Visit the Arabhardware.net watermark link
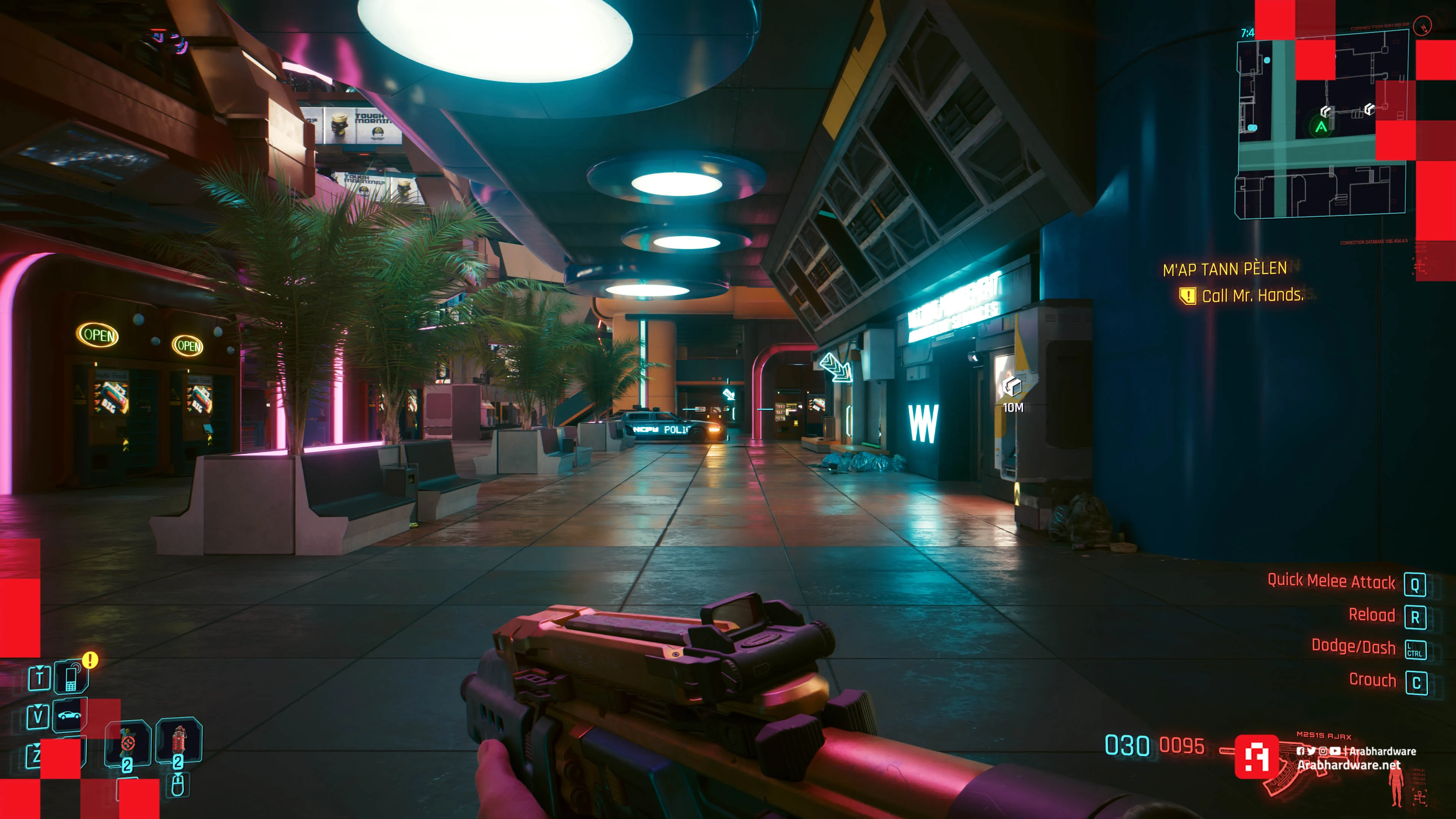The image size is (1456, 819). [x=1349, y=765]
